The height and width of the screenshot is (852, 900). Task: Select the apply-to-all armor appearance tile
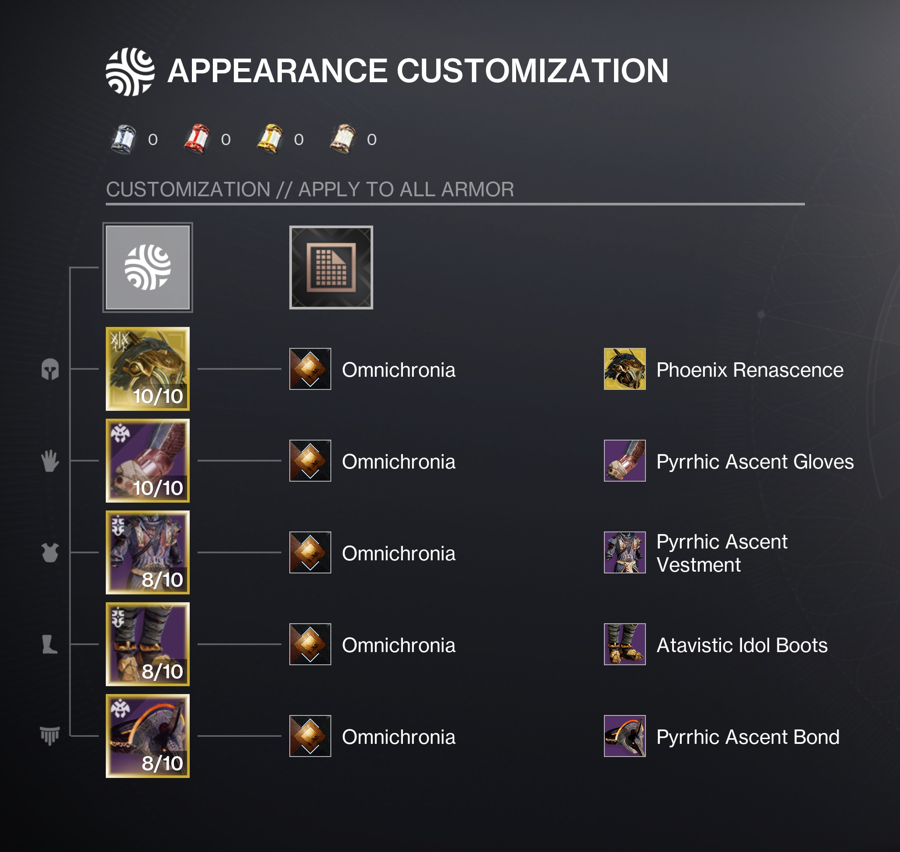[148, 268]
